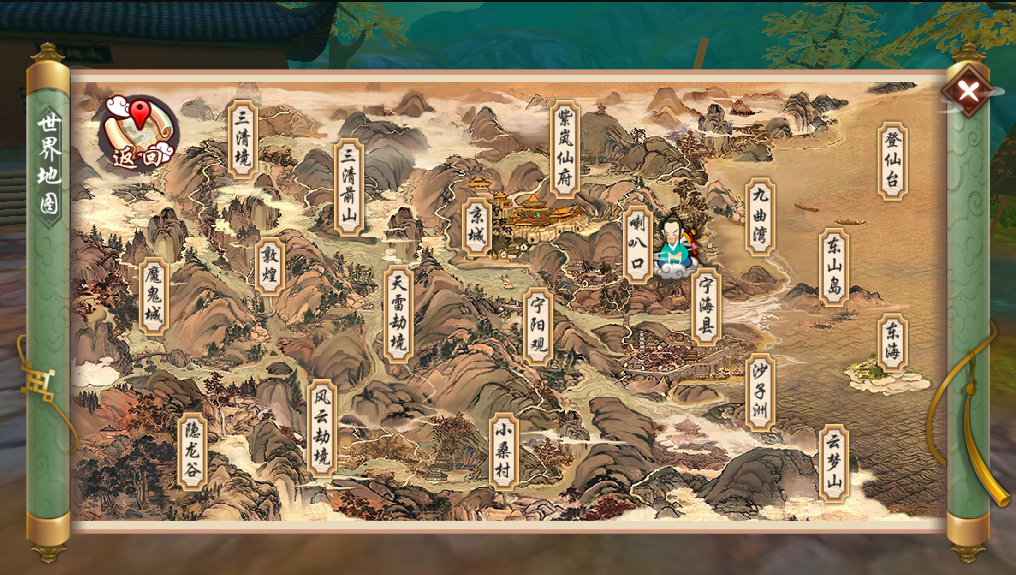Choose the 紫岚仙府 location label
The width and height of the screenshot is (1016, 575).
565,149
